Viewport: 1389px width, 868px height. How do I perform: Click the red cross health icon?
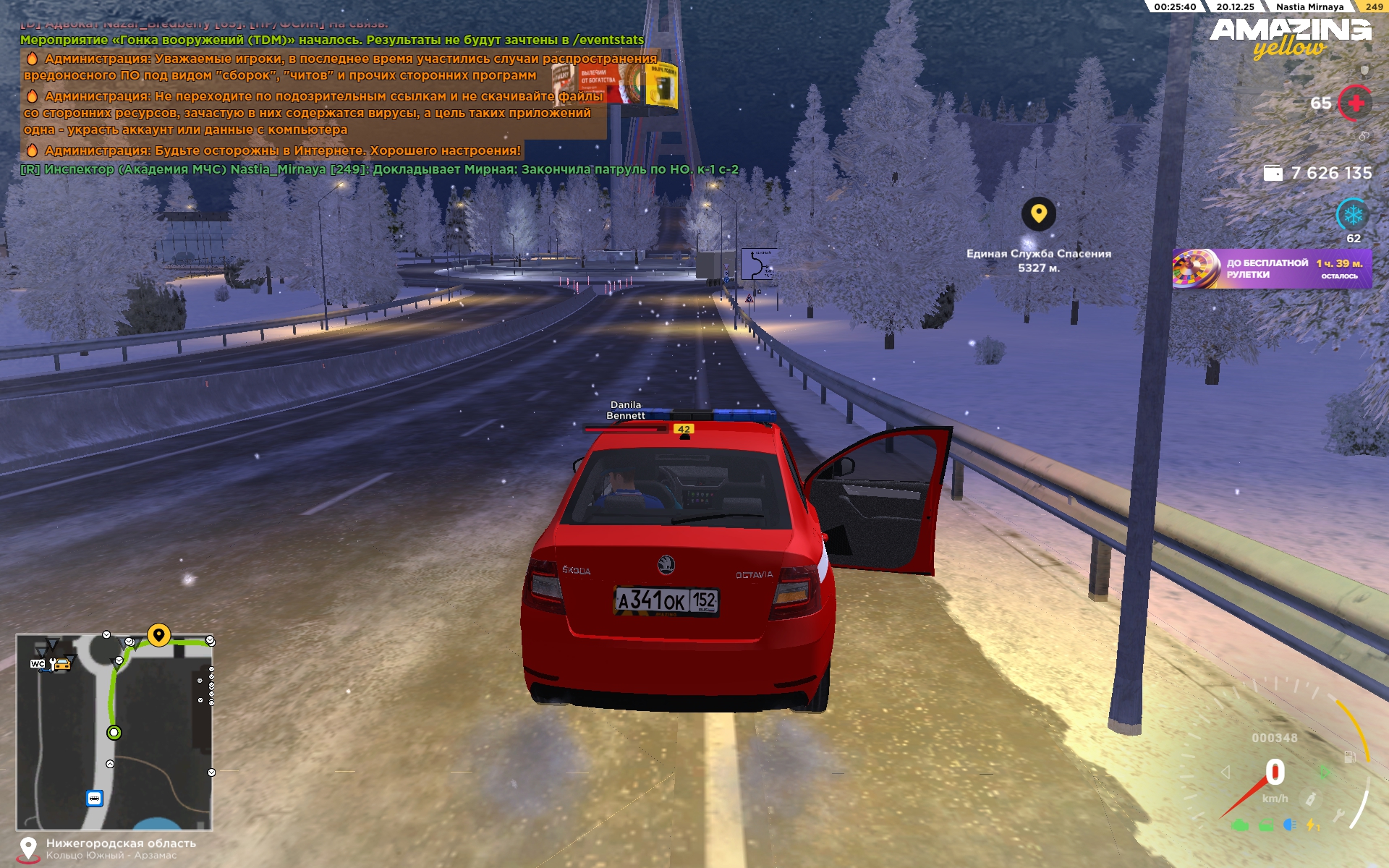[1355, 103]
